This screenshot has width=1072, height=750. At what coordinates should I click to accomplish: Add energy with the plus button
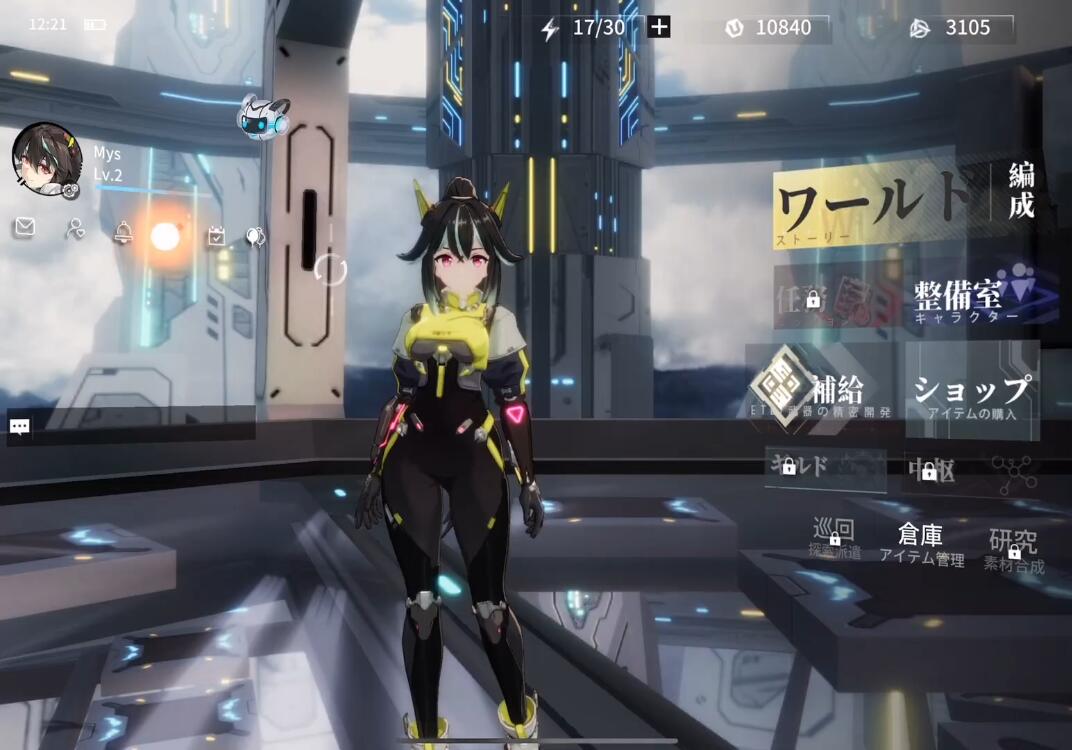pyautogui.click(x=659, y=27)
